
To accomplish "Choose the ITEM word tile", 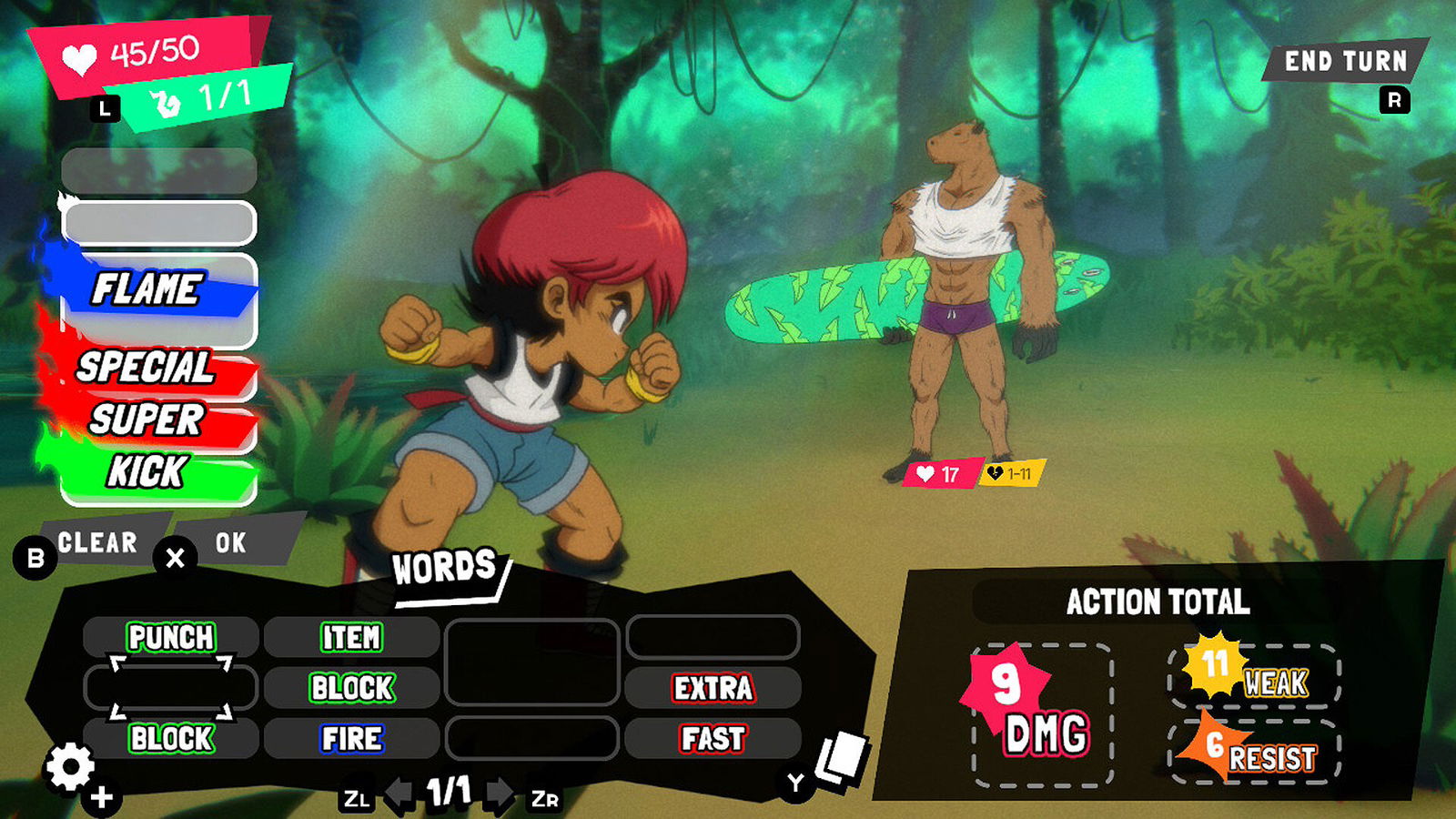I will (x=351, y=637).
